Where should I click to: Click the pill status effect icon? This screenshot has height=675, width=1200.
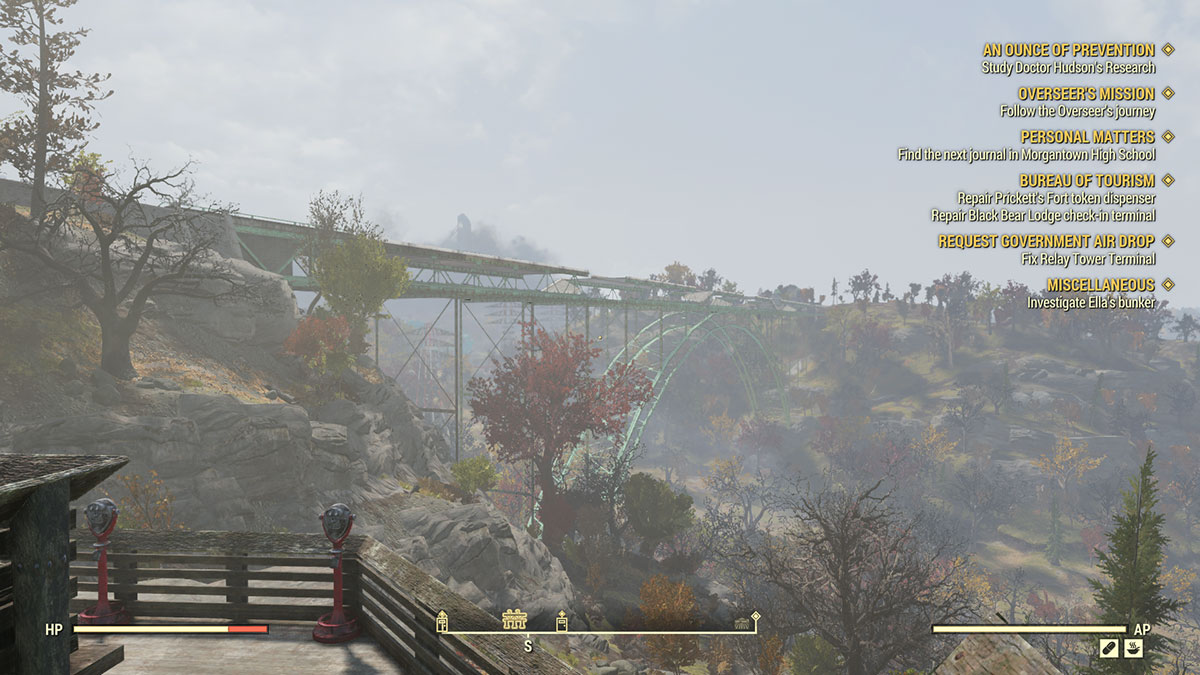tap(1109, 649)
